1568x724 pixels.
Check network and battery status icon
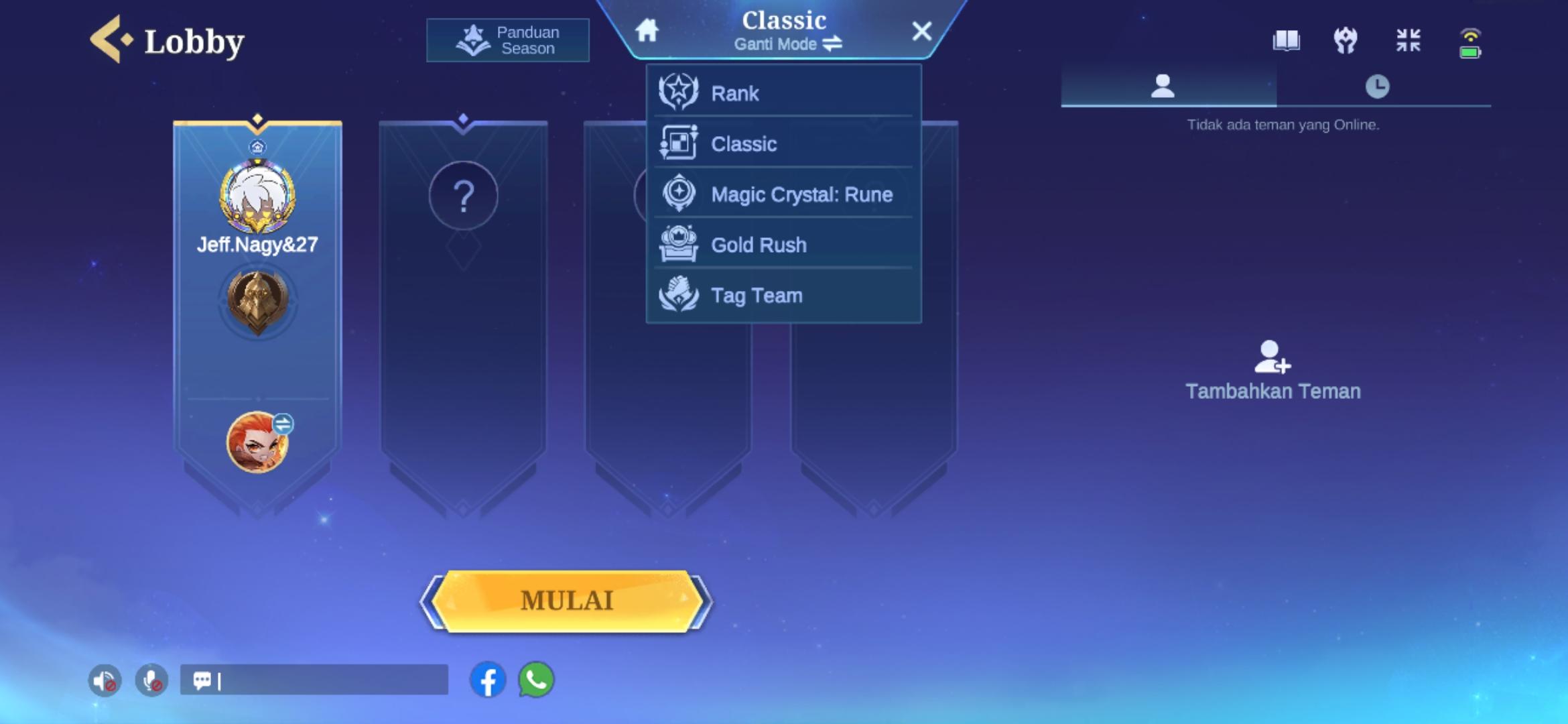[x=1469, y=41]
